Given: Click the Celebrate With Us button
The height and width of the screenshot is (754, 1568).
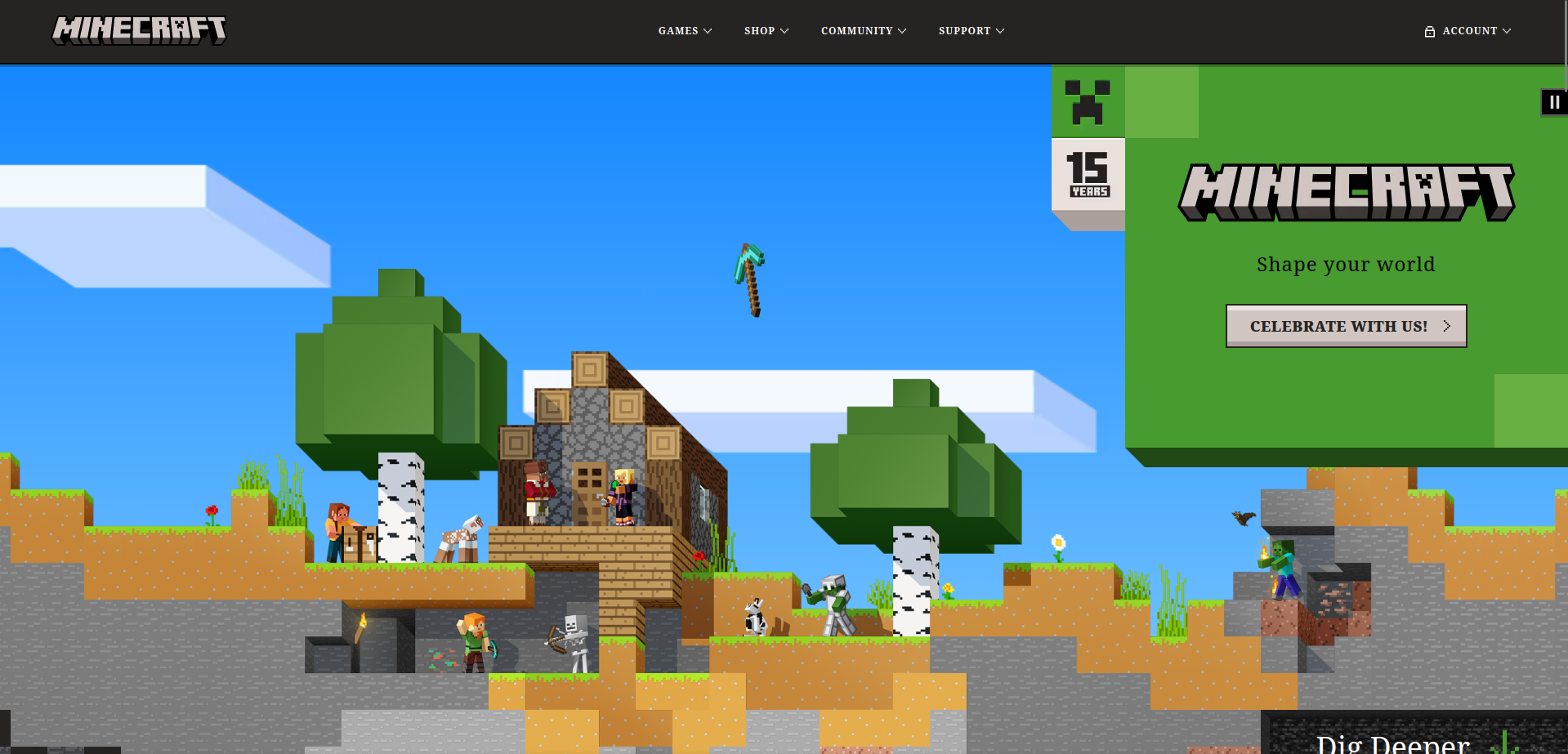Looking at the screenshot, I should coord(1346,326).
